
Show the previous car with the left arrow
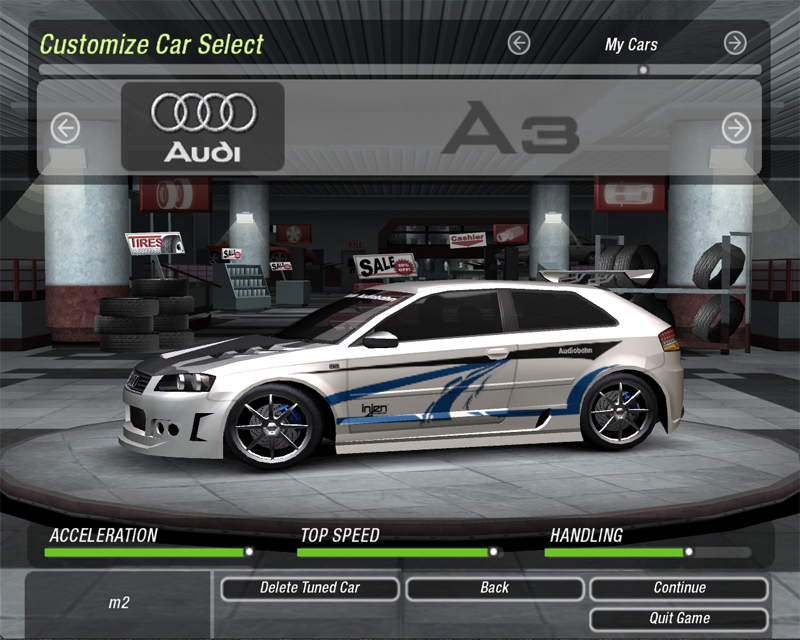click(65, 128)
